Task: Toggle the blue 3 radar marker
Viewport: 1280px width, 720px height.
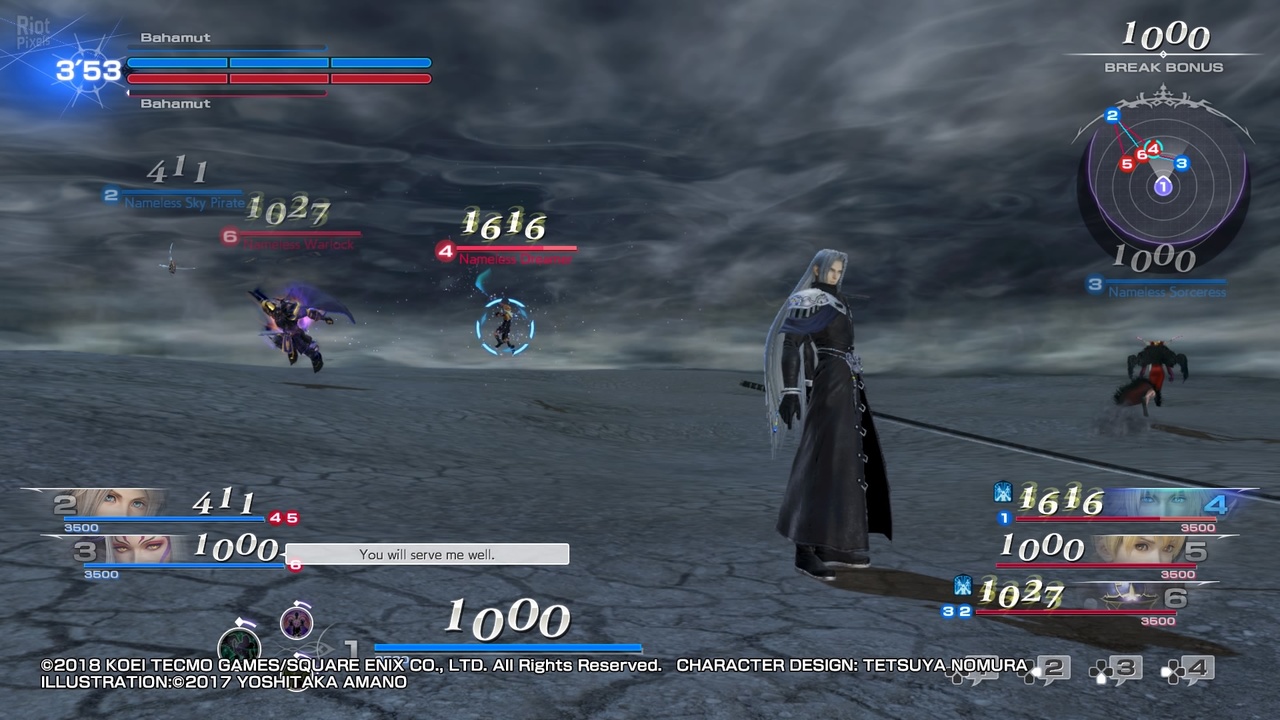Action: [x=1183, y=161]
